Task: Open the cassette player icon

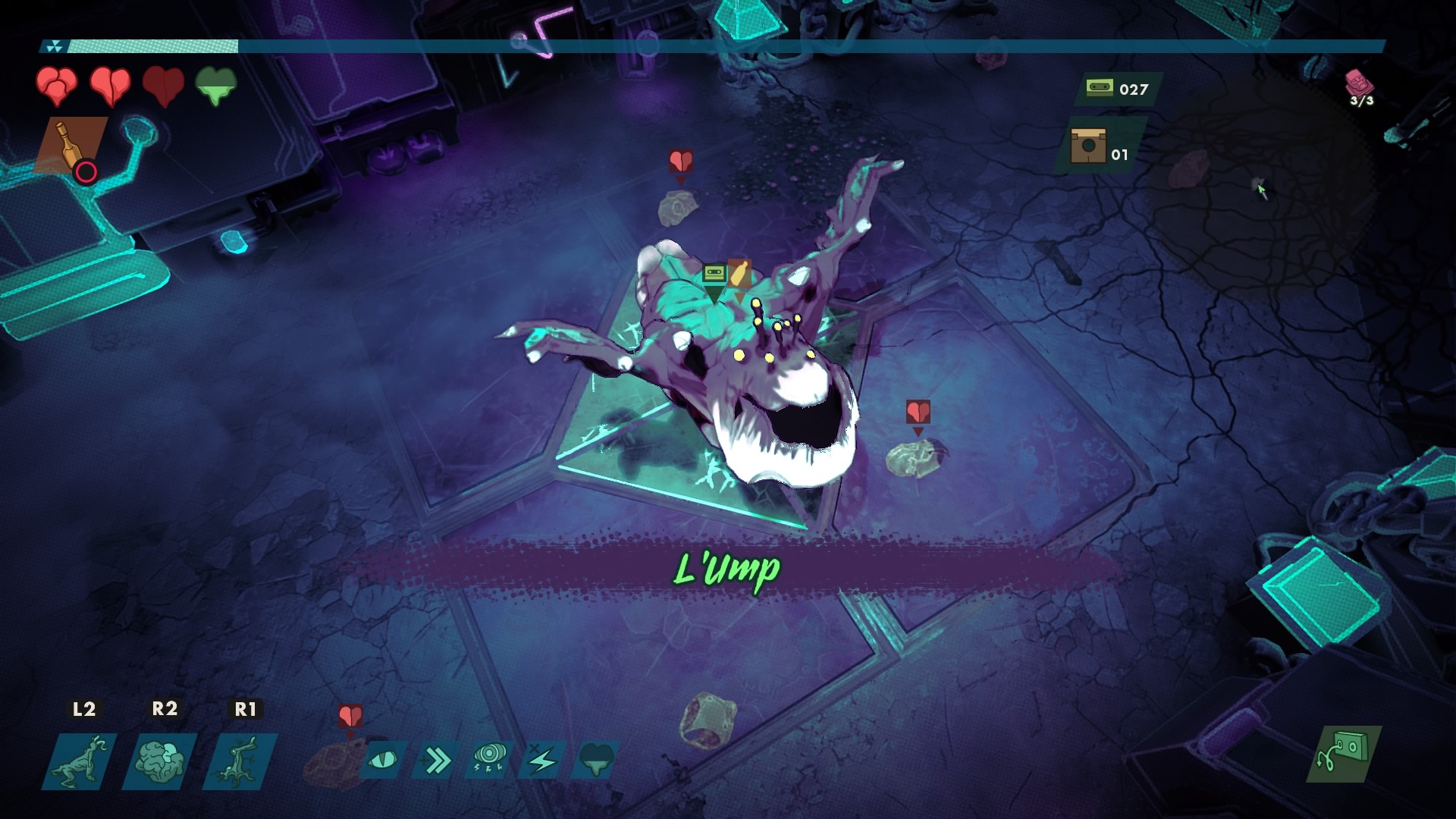Action: (1343, 754)
